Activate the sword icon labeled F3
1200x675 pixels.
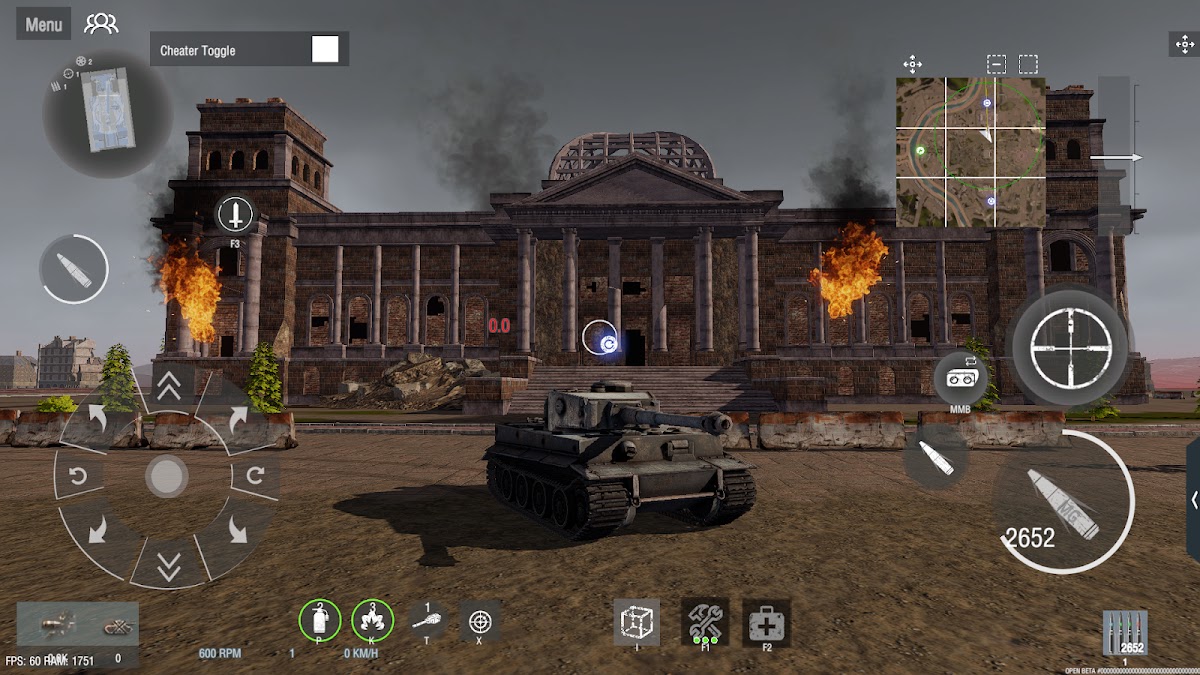[x=235, y=213]
